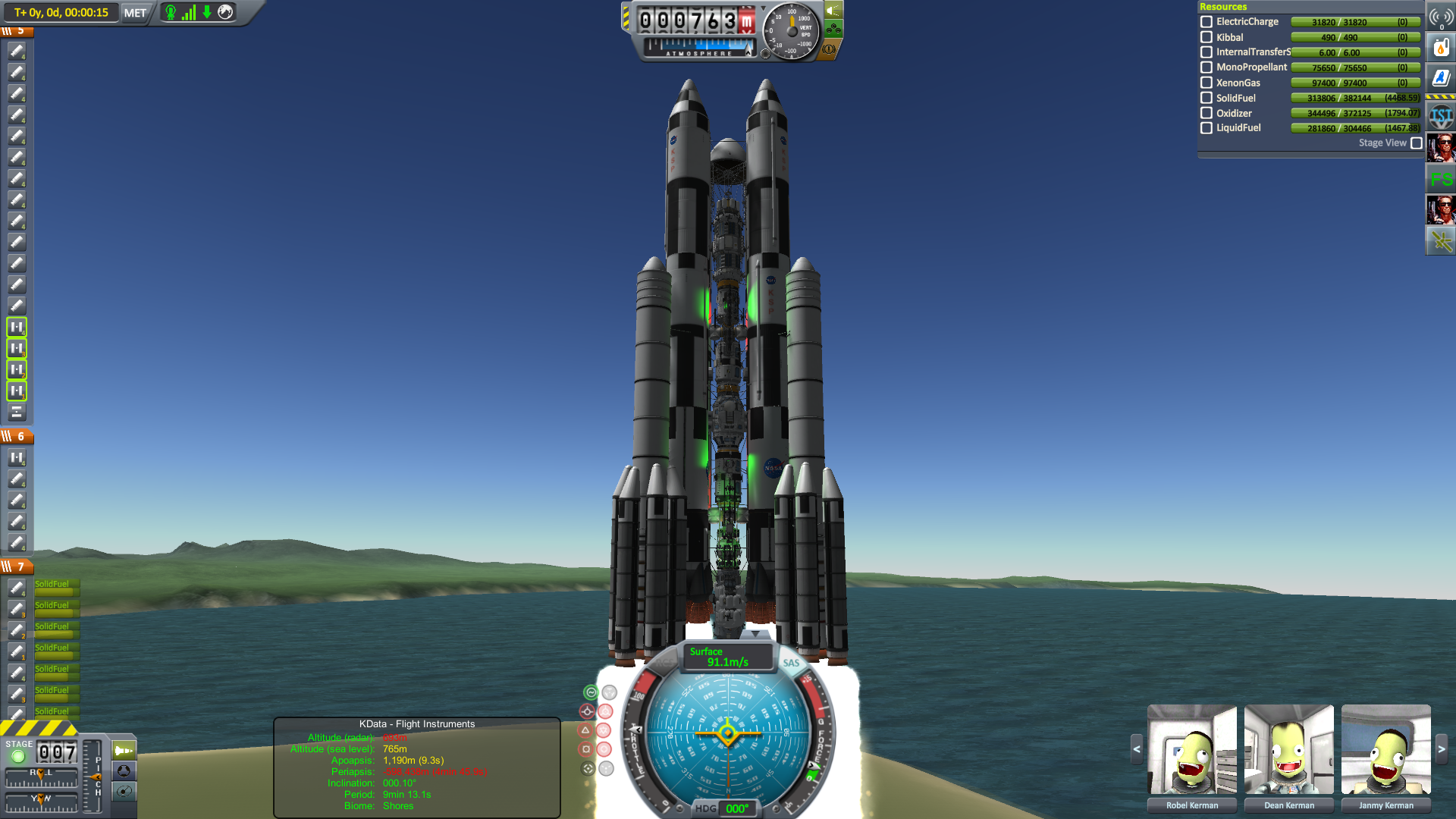
Task: Select Robel Kerman's crew portrait
Action: tap(1192, 749)
